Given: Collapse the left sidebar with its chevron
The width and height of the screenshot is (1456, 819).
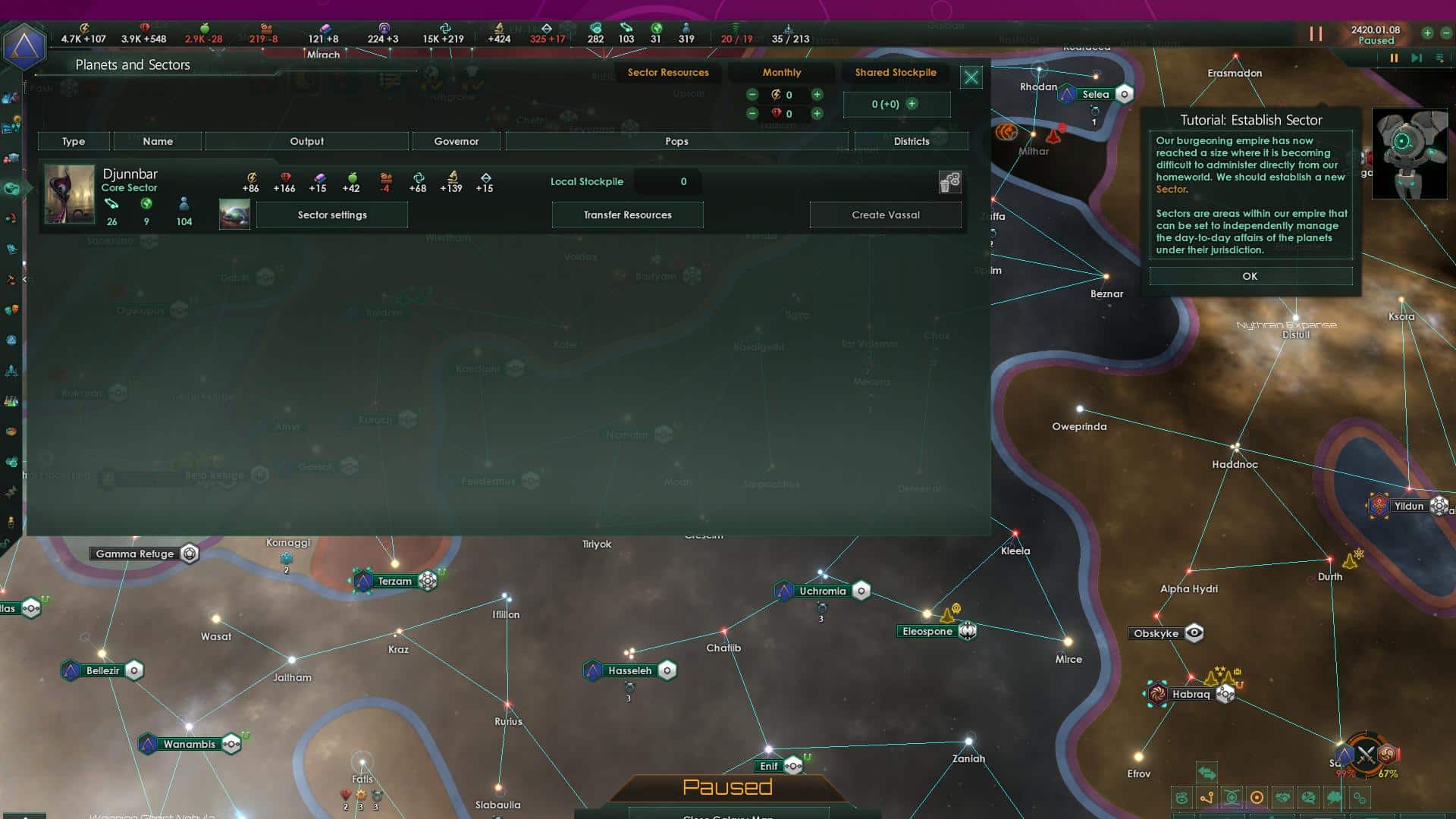Looking at the screenshot, I should click(x=26, y=279).
